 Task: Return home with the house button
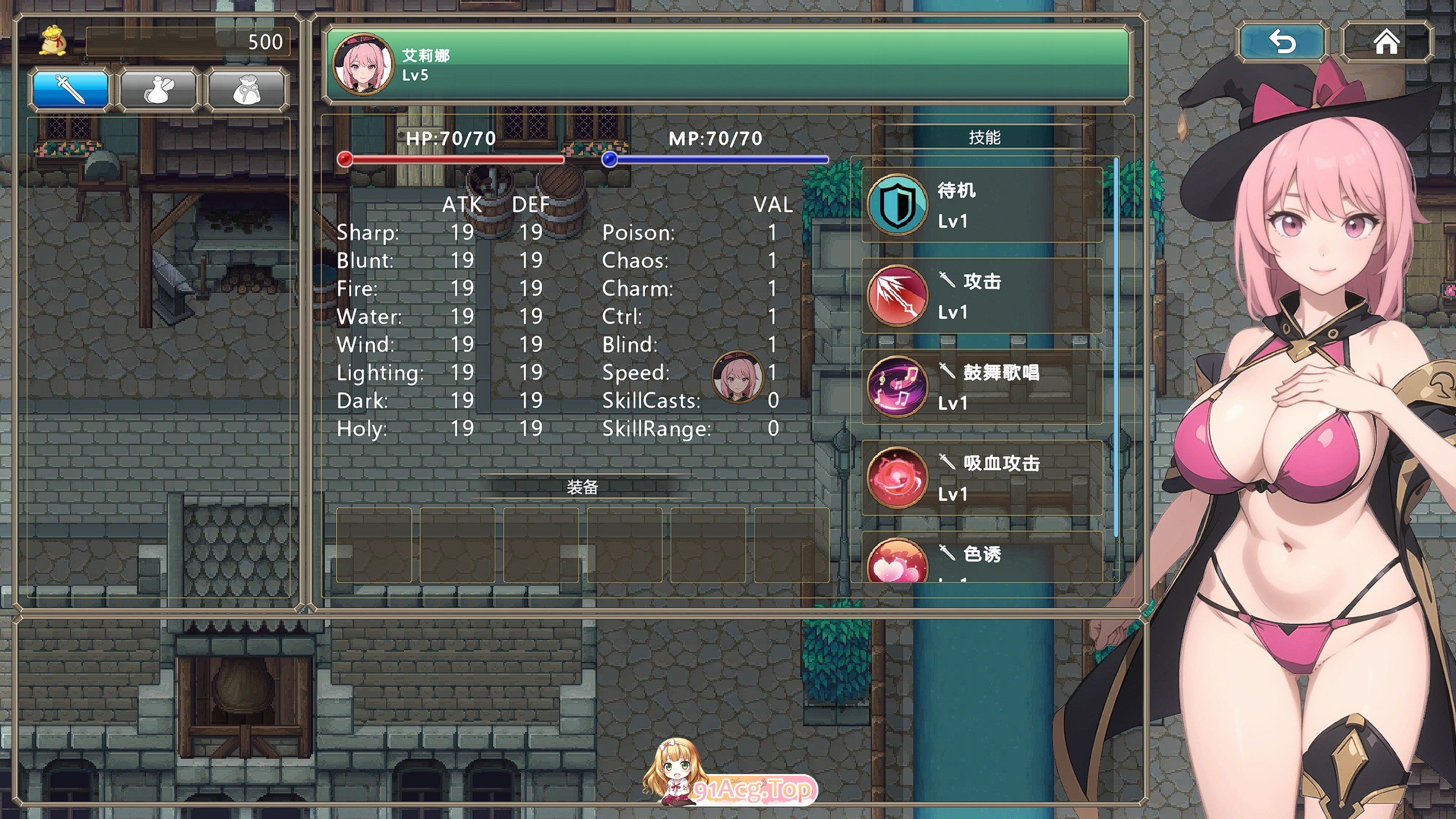1386,42
